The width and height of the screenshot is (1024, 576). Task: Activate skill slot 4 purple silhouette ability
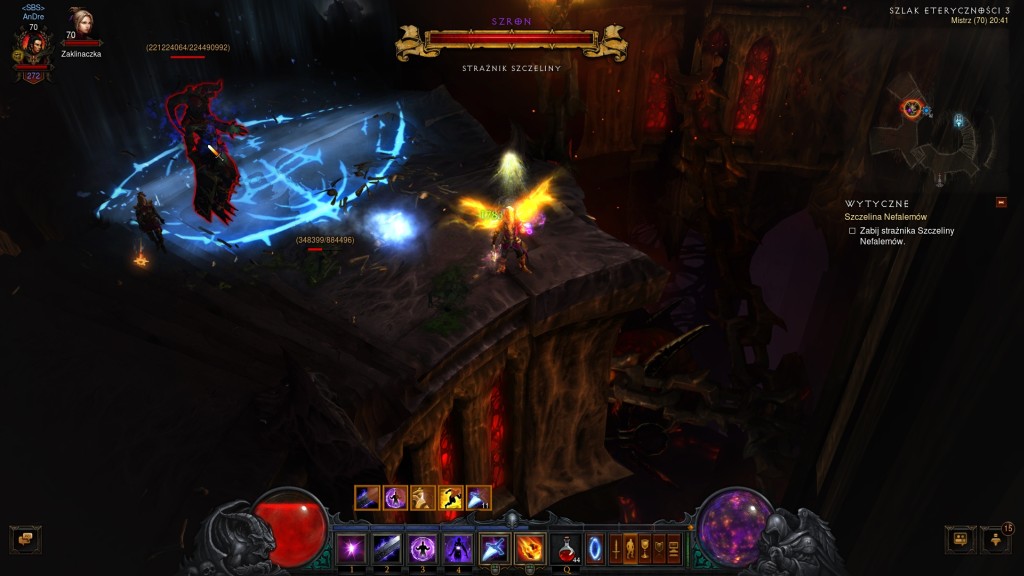pyautogui.click(x=458, y=548)
